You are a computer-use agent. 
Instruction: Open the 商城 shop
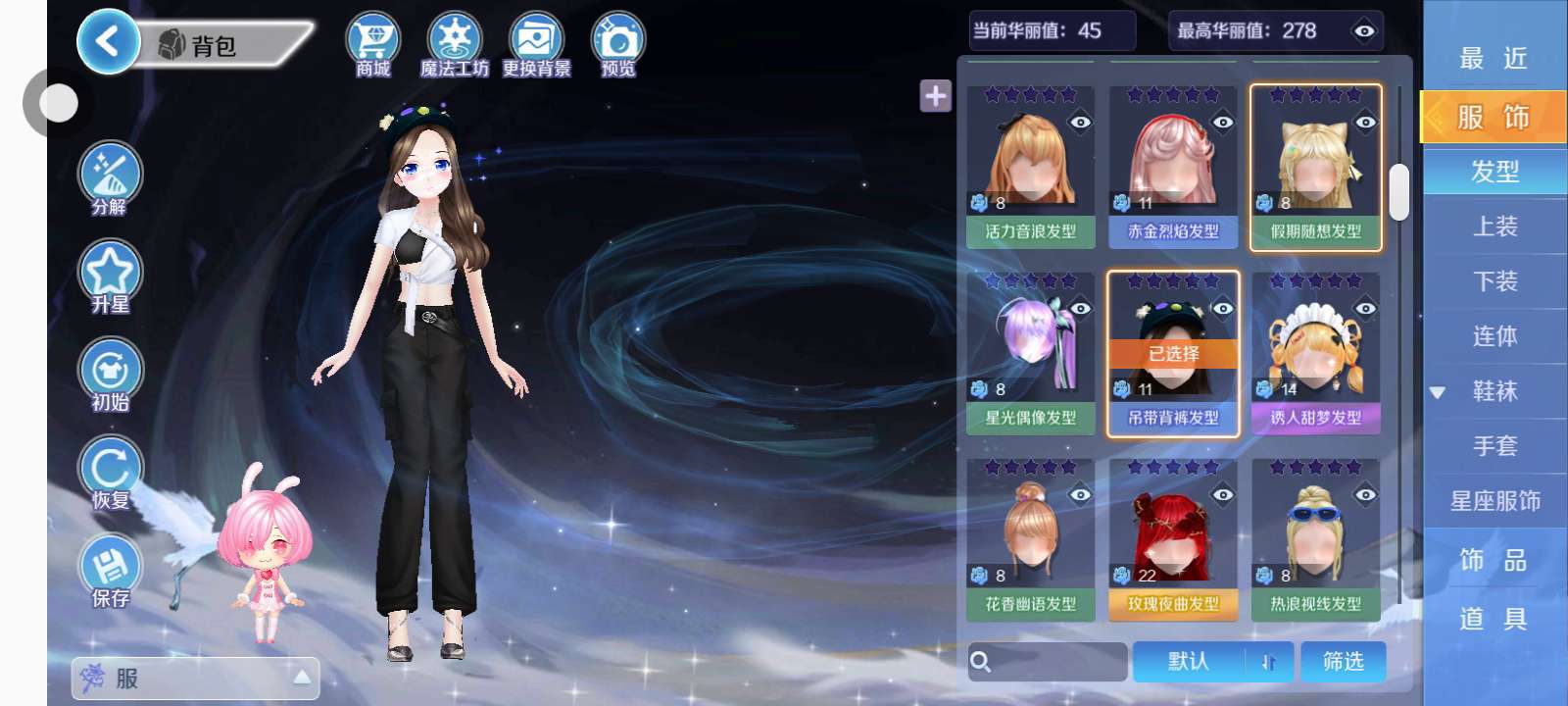[x=373, y=44]
